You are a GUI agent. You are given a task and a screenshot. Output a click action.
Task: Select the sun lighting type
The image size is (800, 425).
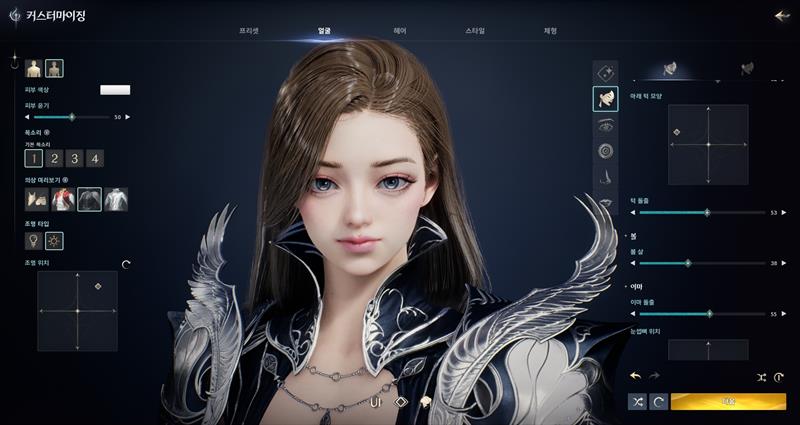[x=54, y=241]
